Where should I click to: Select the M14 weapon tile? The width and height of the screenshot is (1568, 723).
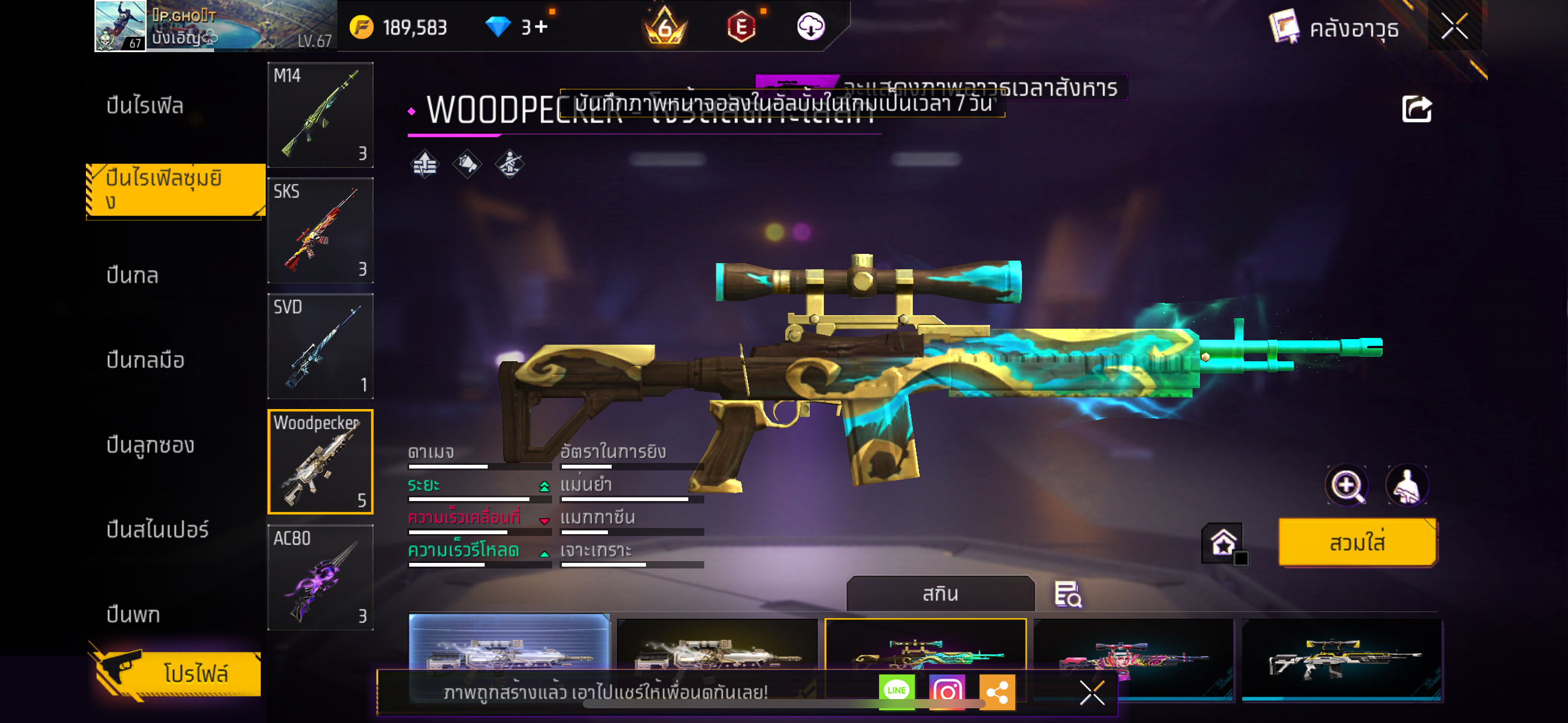tap(320, 115)
